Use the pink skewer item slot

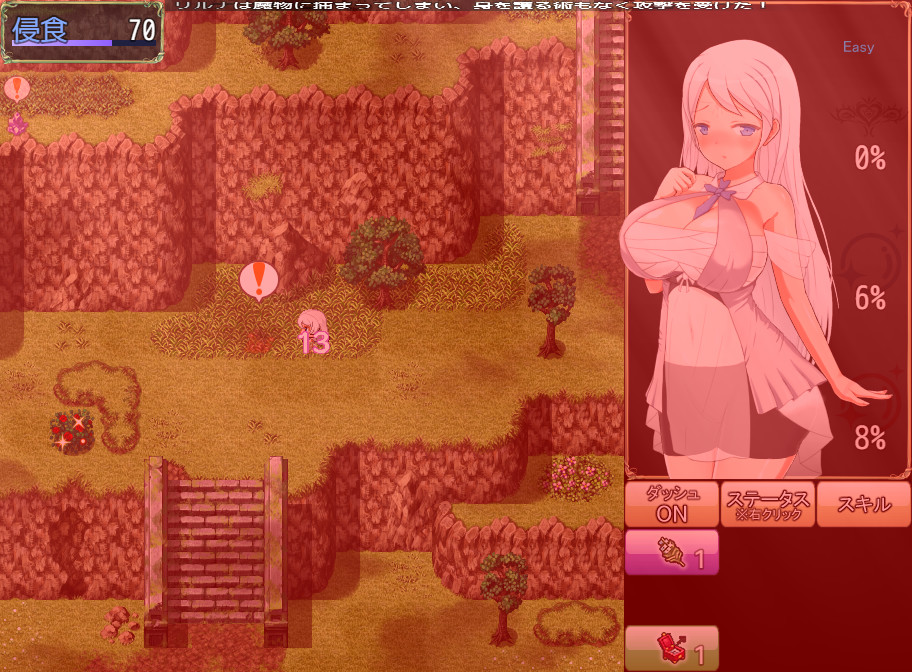tap(672, 553)
